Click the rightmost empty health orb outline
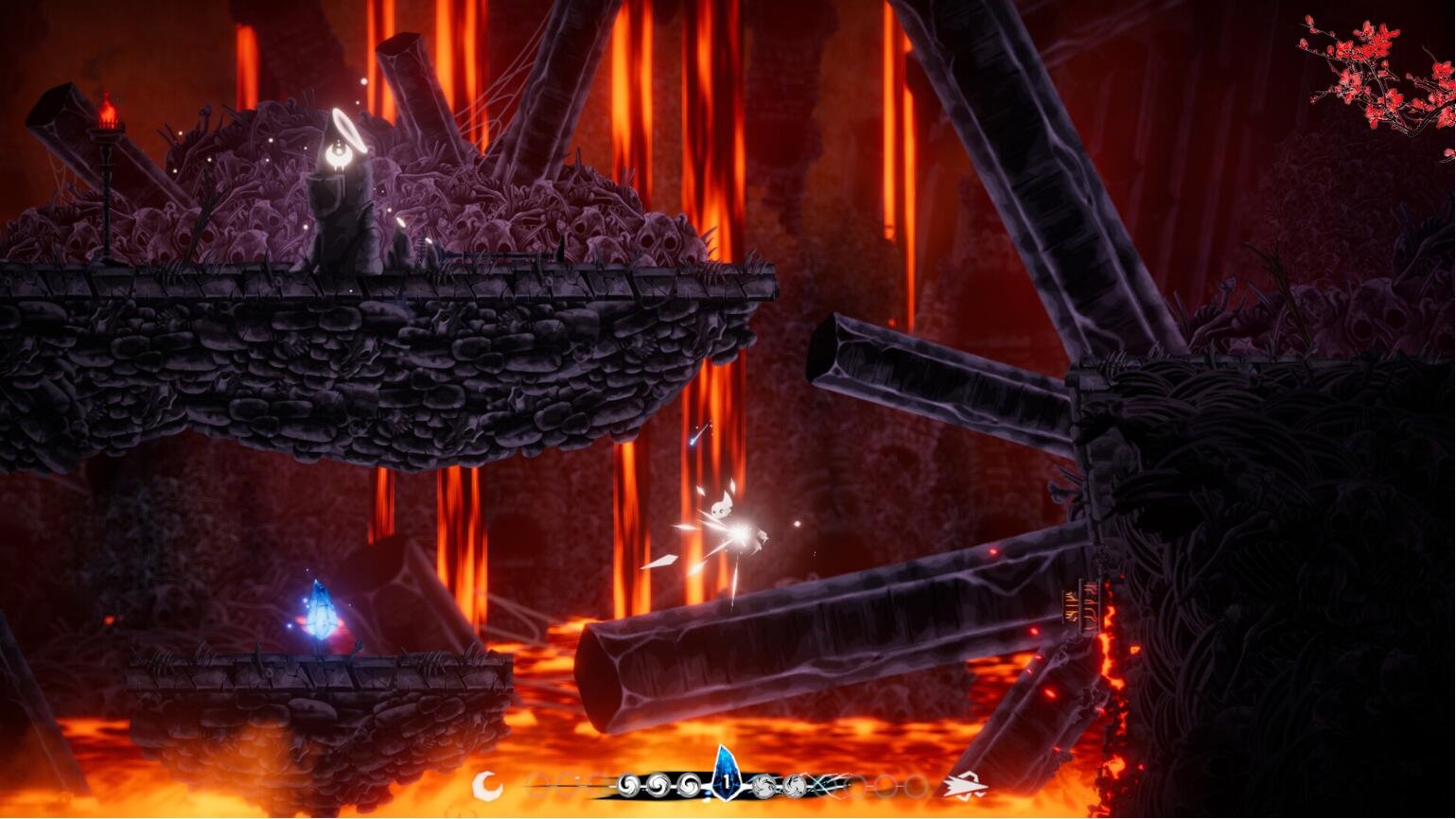This screenshot has width=1456, height=819. tap(914, 783)
